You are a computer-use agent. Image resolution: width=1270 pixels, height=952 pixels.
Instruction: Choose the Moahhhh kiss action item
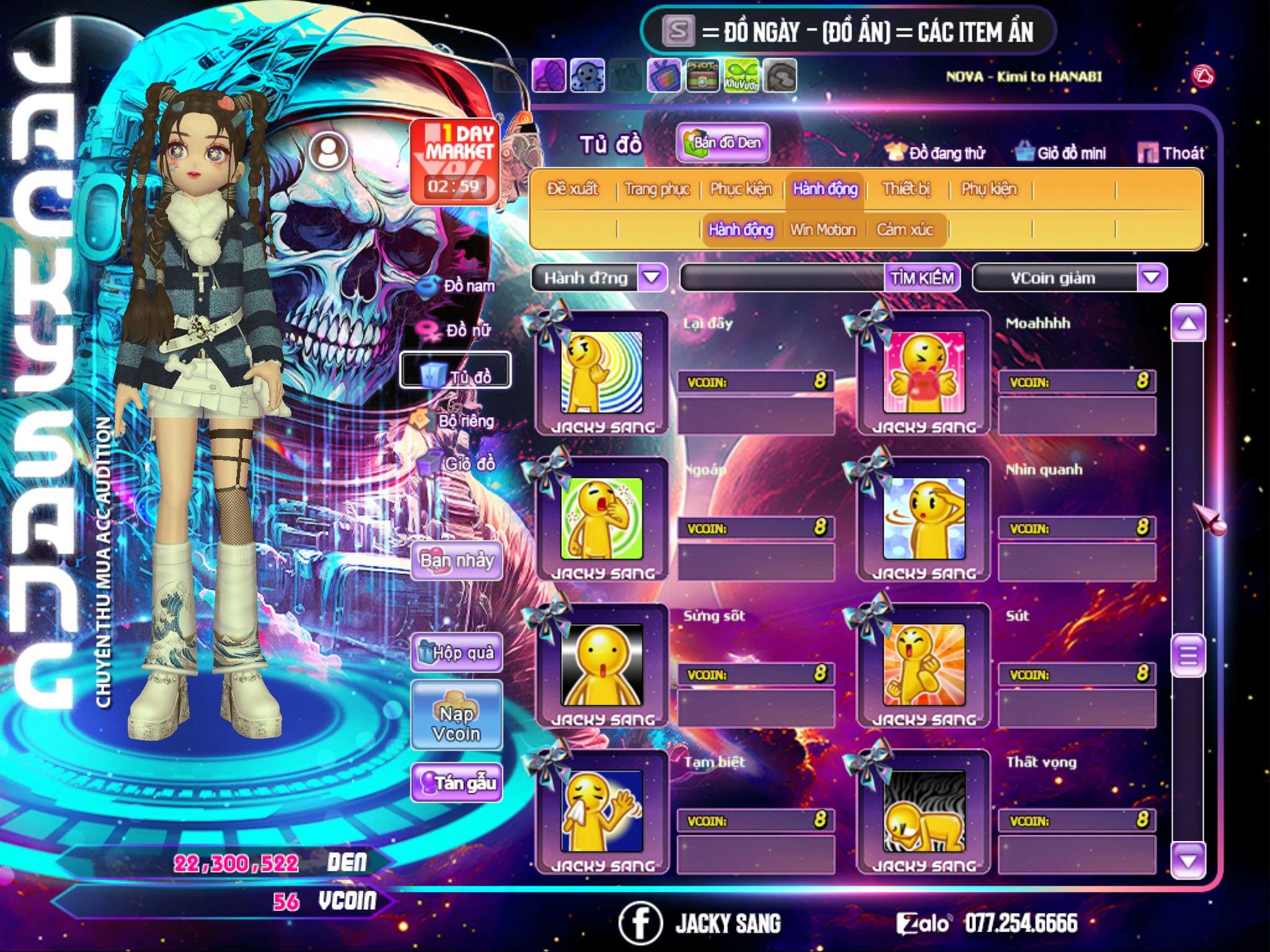coord(924,372)
